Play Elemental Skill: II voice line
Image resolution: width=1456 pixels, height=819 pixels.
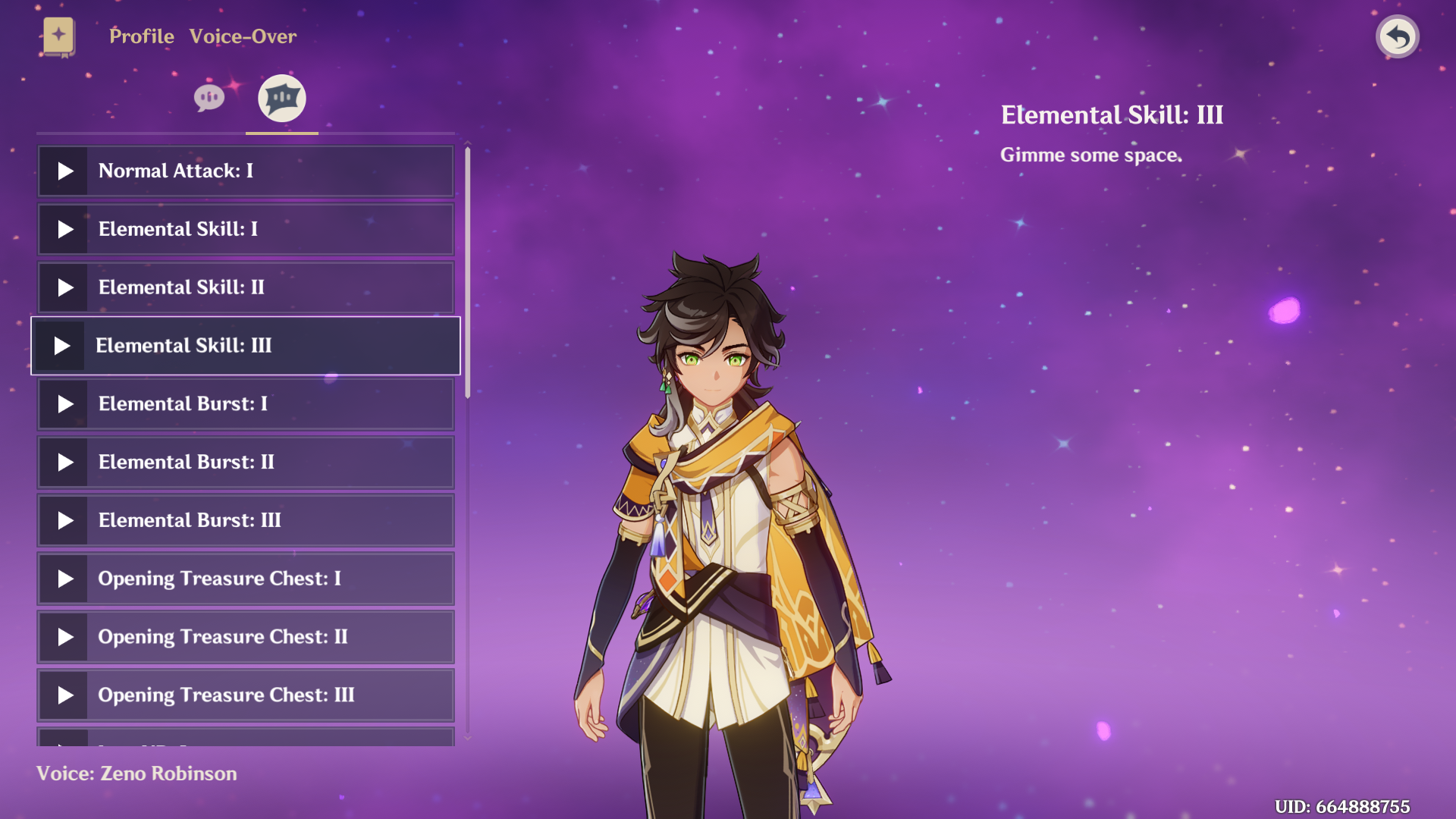[65, 287]
